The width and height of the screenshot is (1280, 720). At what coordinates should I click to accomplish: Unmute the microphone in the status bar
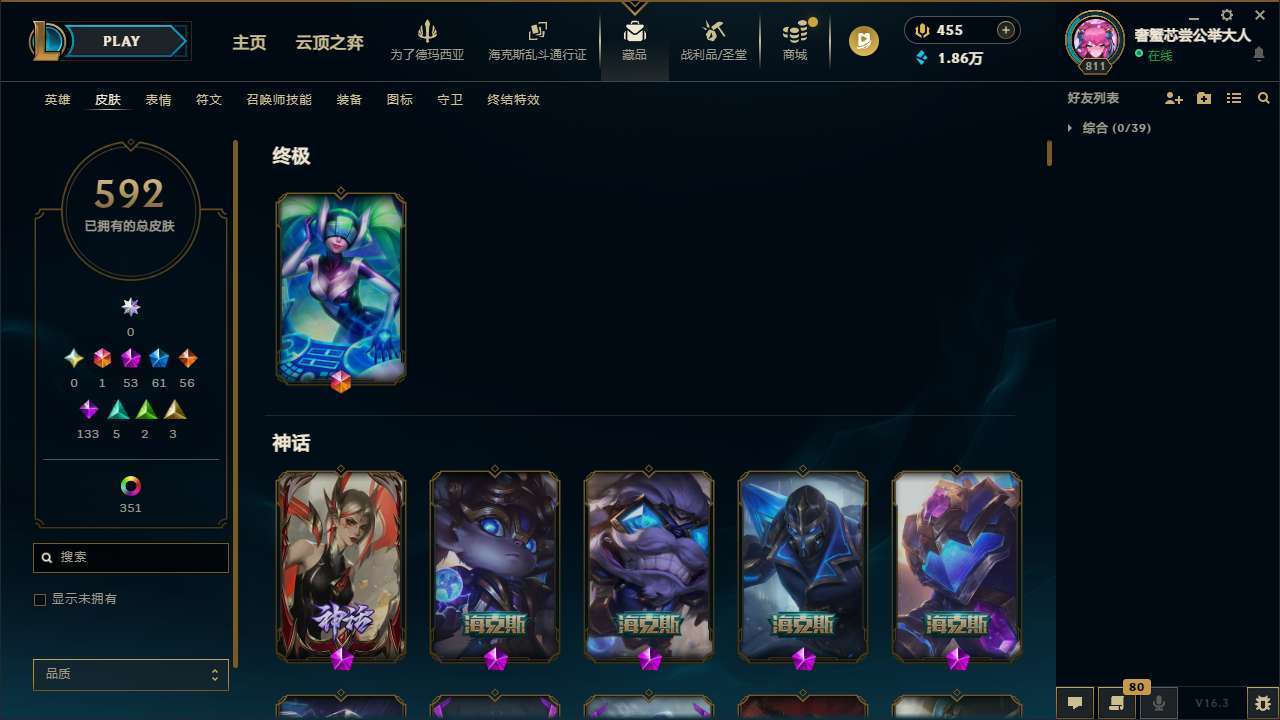point(1158,703)
